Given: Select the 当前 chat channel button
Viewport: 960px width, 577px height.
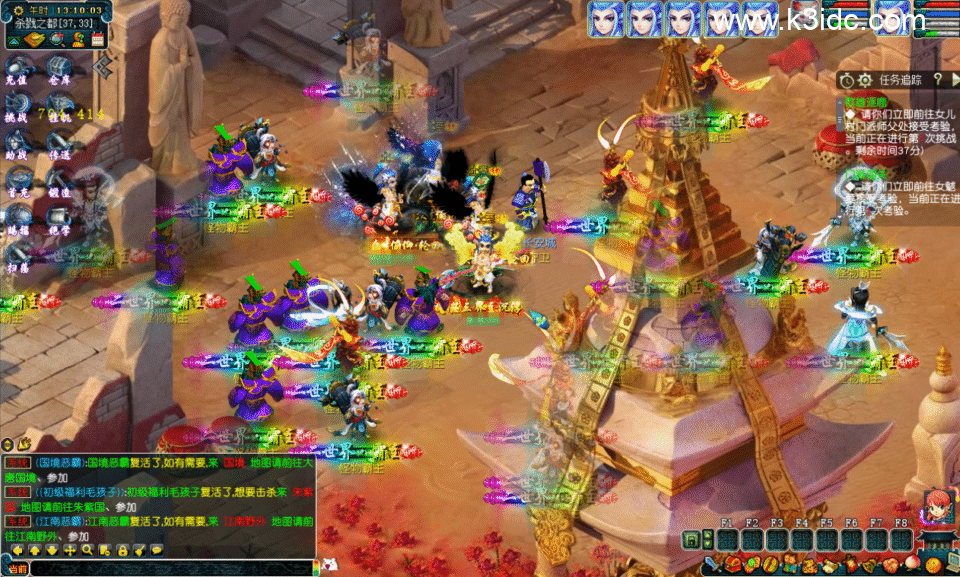Looking at the screenshot, I should click(15, 568).
